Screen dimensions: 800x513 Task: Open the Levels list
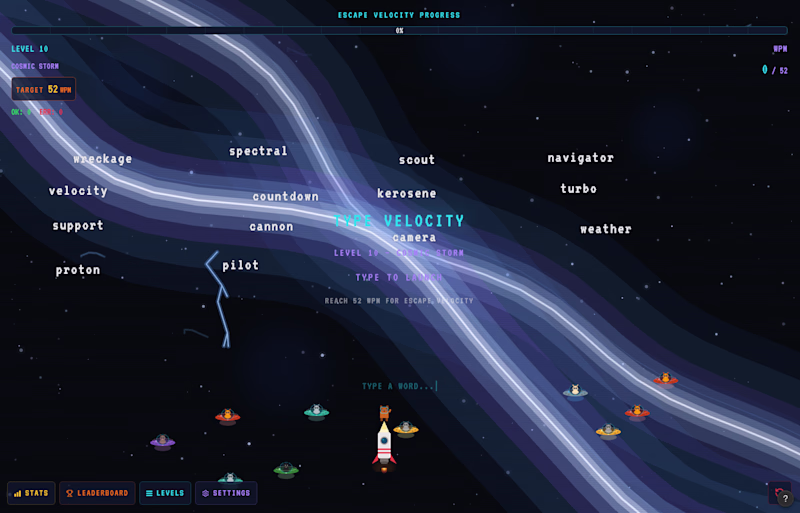(165, 493)
